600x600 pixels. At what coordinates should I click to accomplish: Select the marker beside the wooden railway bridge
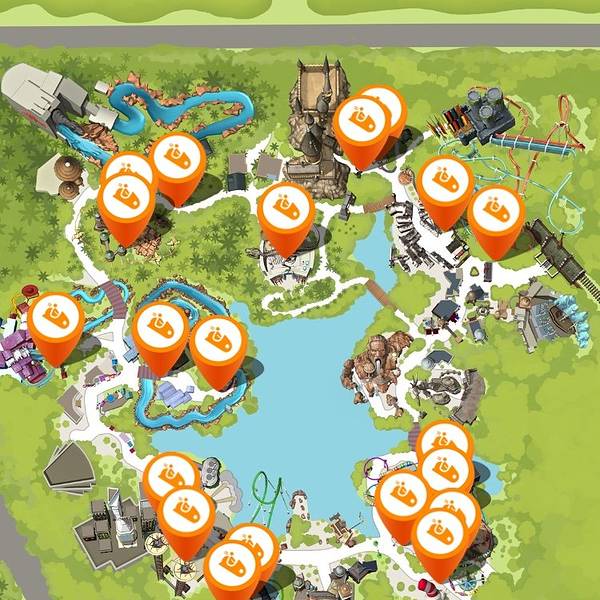tap(496, 213)
